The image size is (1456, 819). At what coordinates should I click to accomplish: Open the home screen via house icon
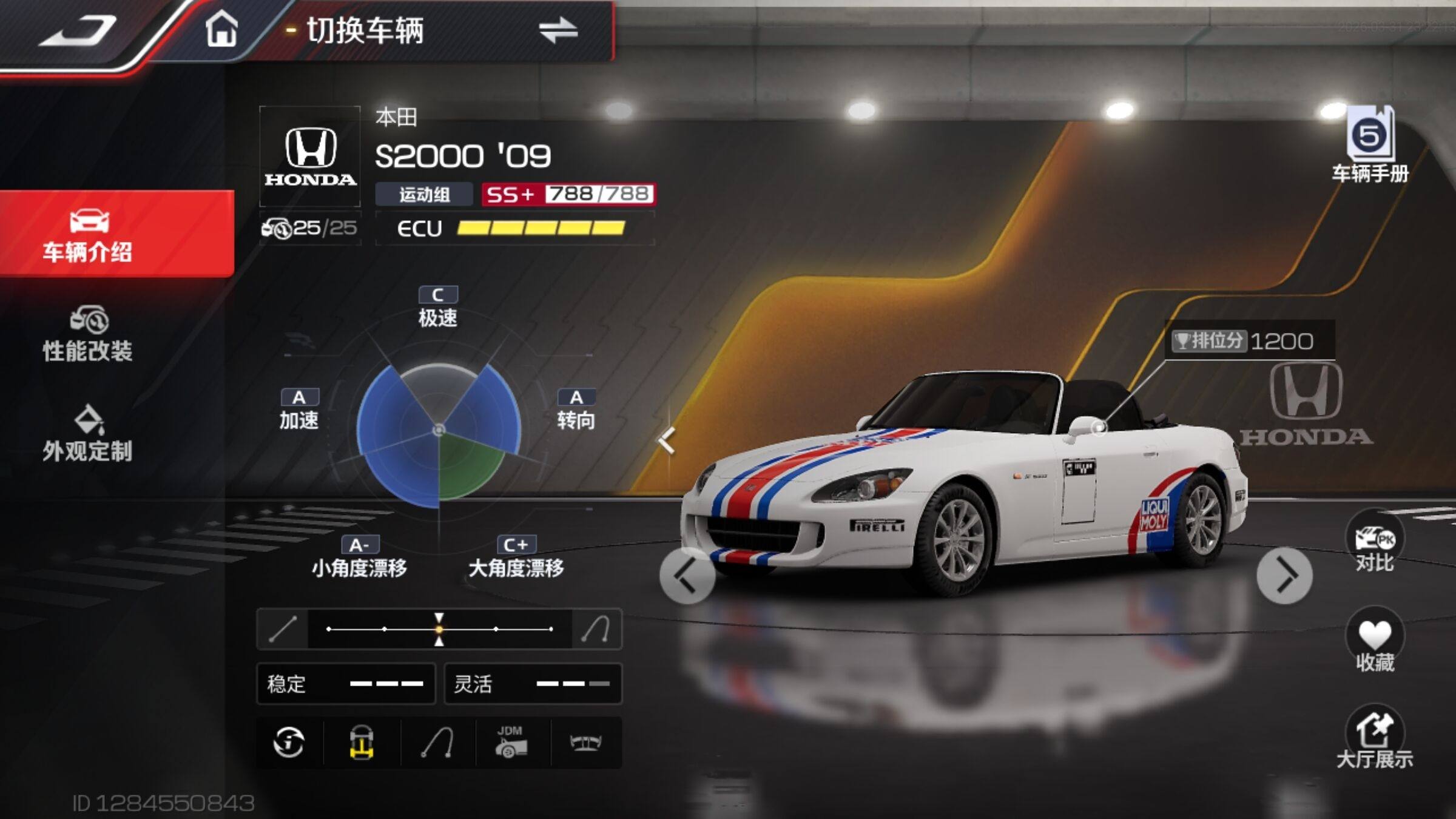pyautogui.click(x=221, y=30)
